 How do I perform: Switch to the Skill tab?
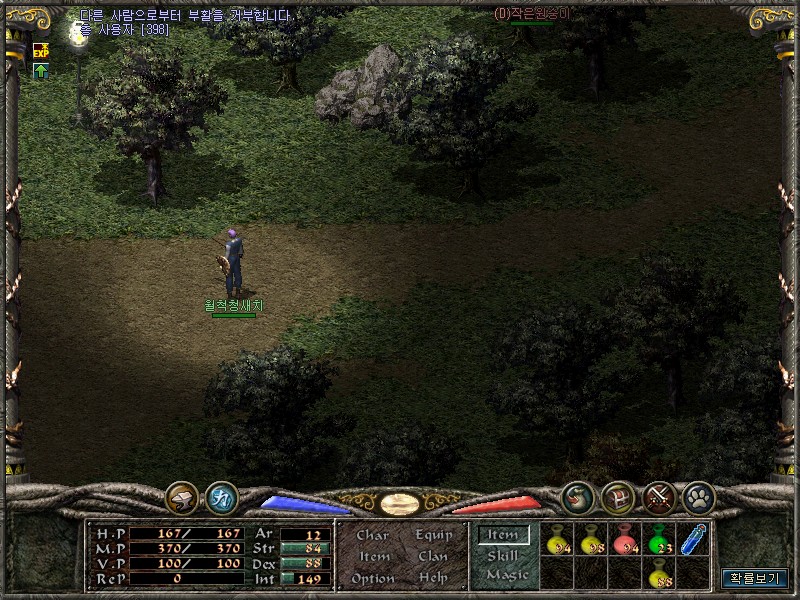pos(503,556)
